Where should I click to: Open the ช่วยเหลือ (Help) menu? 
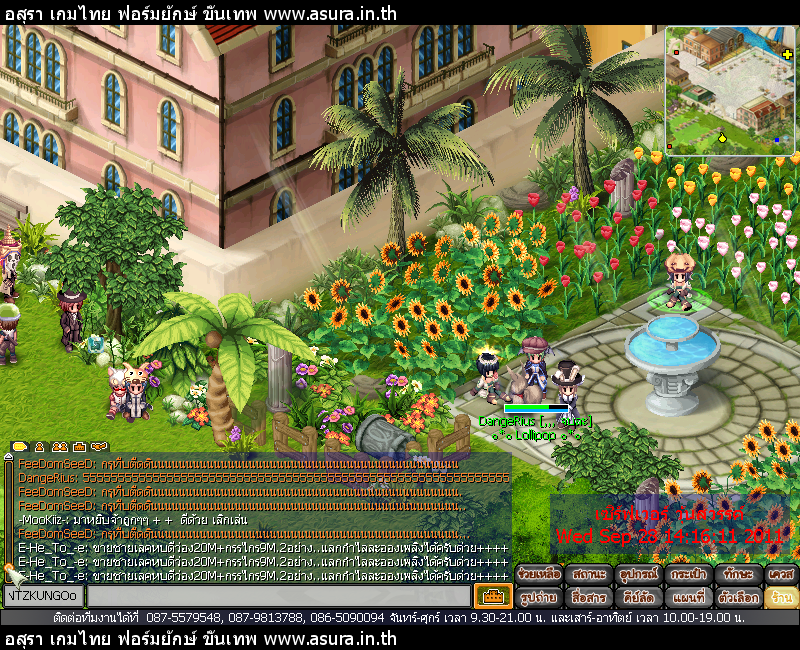coord(538,575)
